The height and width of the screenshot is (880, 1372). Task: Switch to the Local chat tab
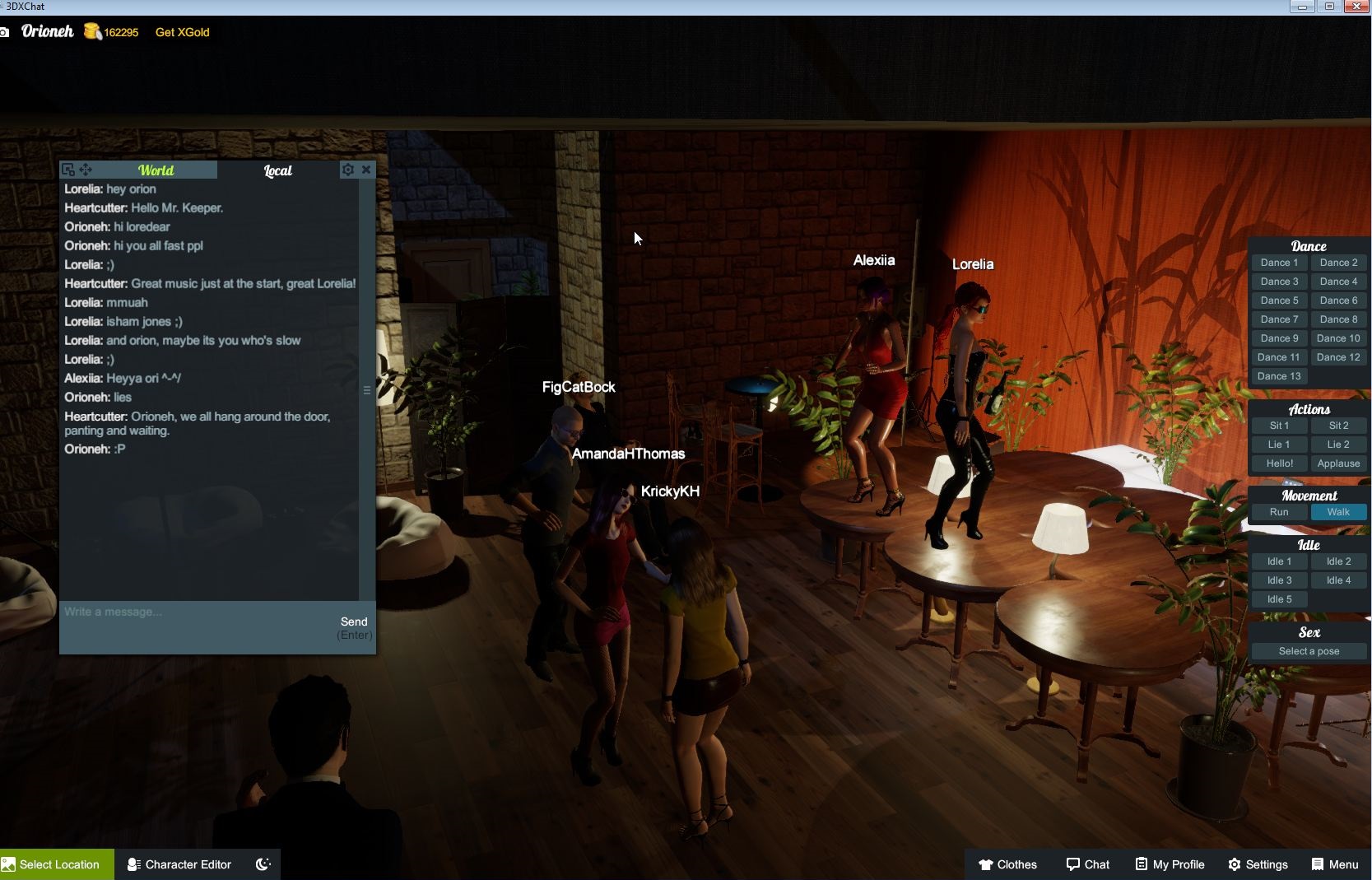[x=277, y=170]
